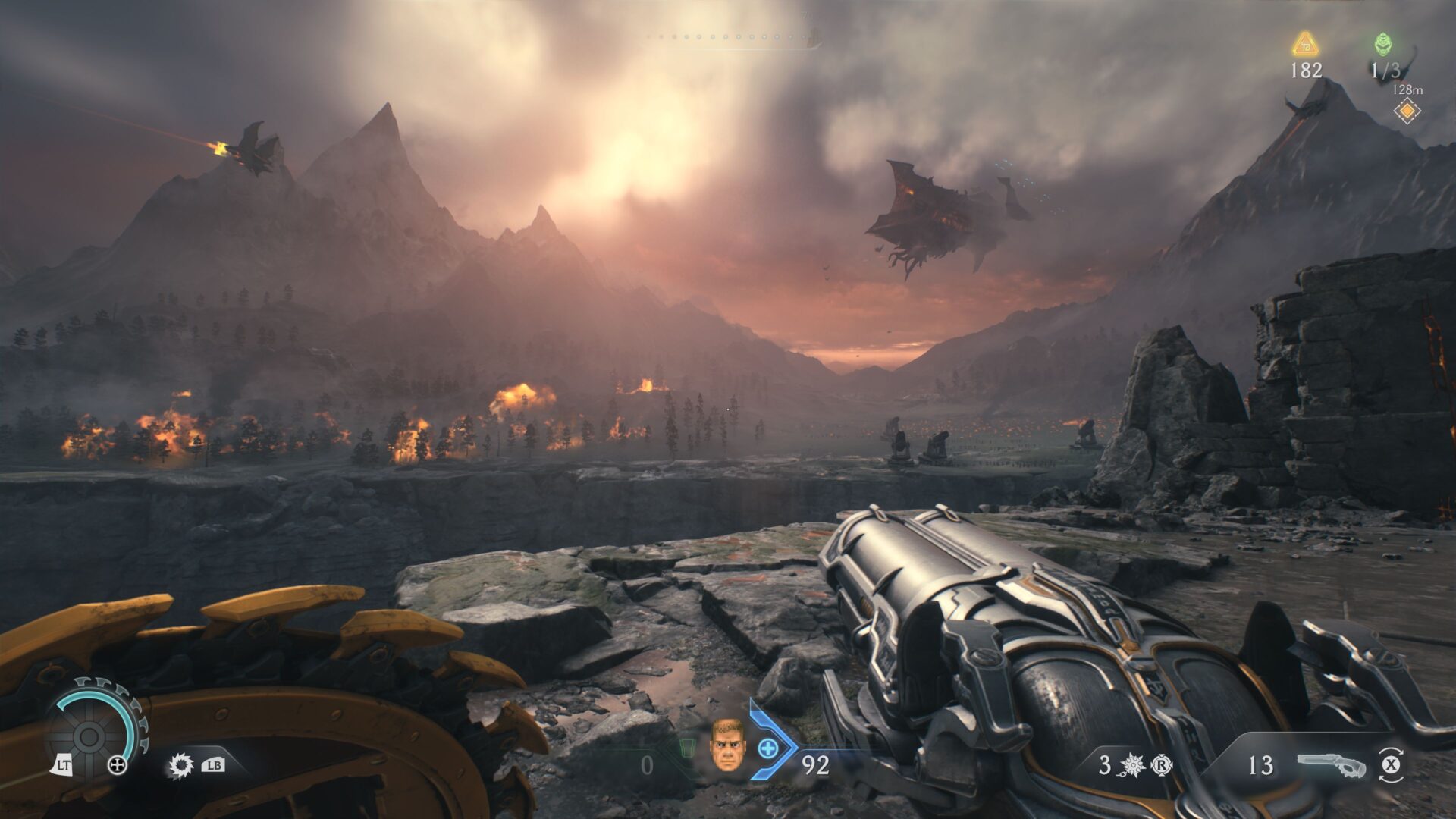Select the green helmet secrets tracker icon
The height and width of the screenshot is (819, 1456).
click(x=1384, y=45)
